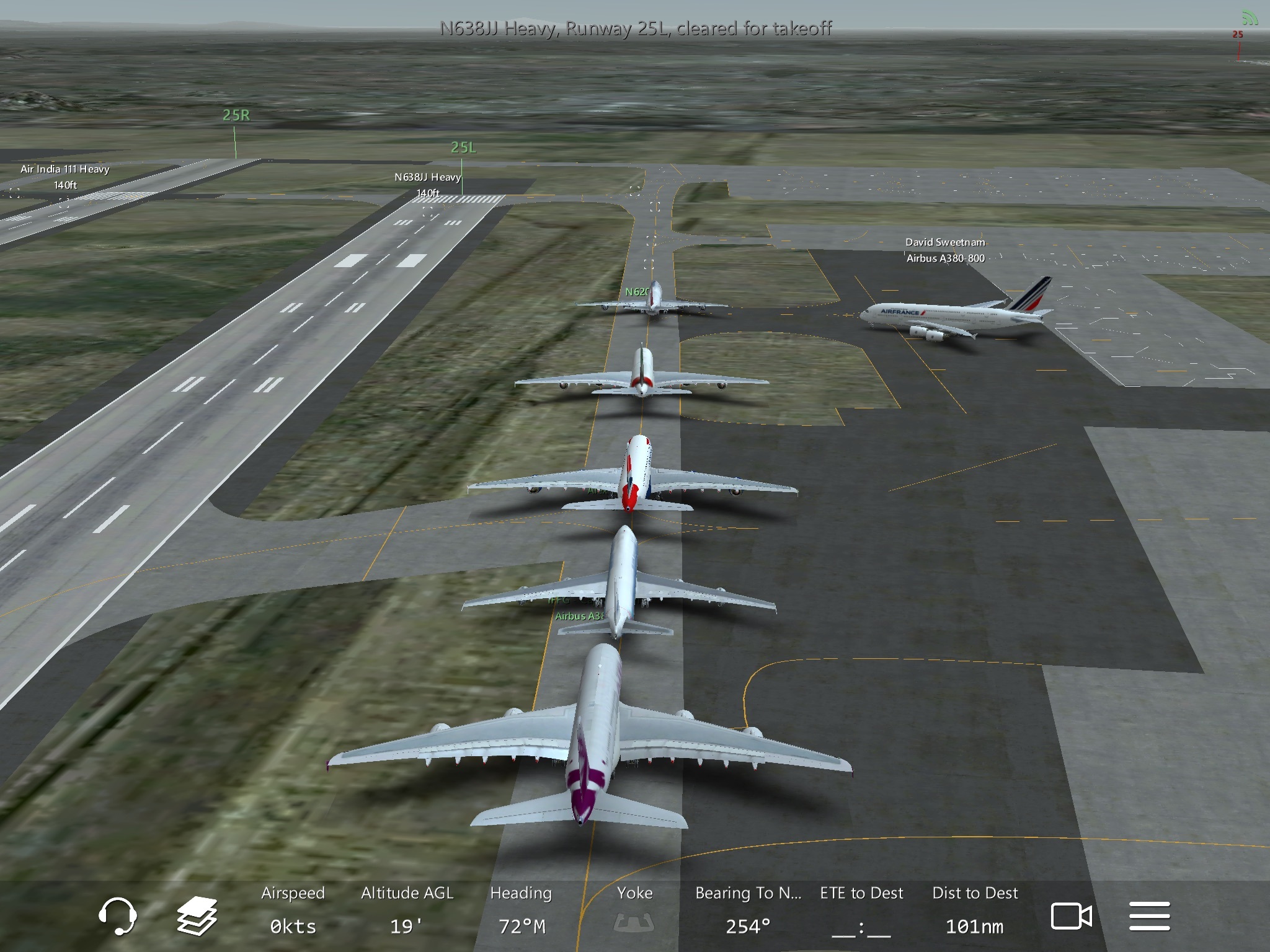
Task: Open the ATC headset communication menu
Action: (x=117, y=916)
